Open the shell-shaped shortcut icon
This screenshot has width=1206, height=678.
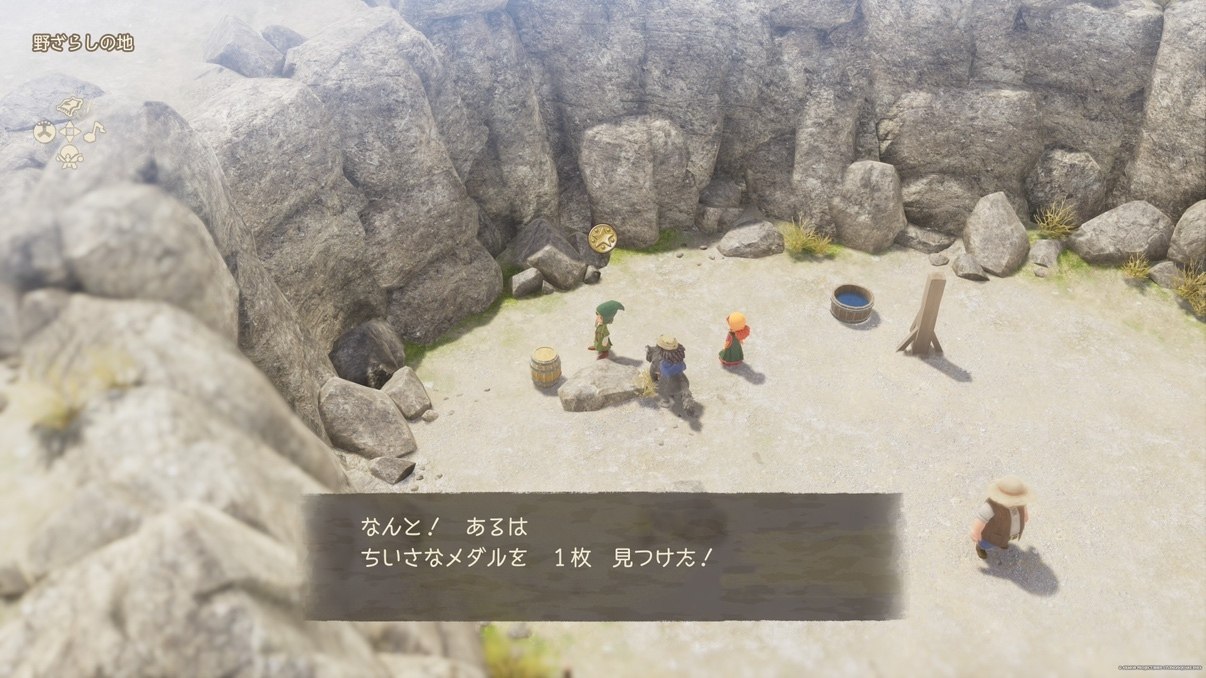coord(69,156)
